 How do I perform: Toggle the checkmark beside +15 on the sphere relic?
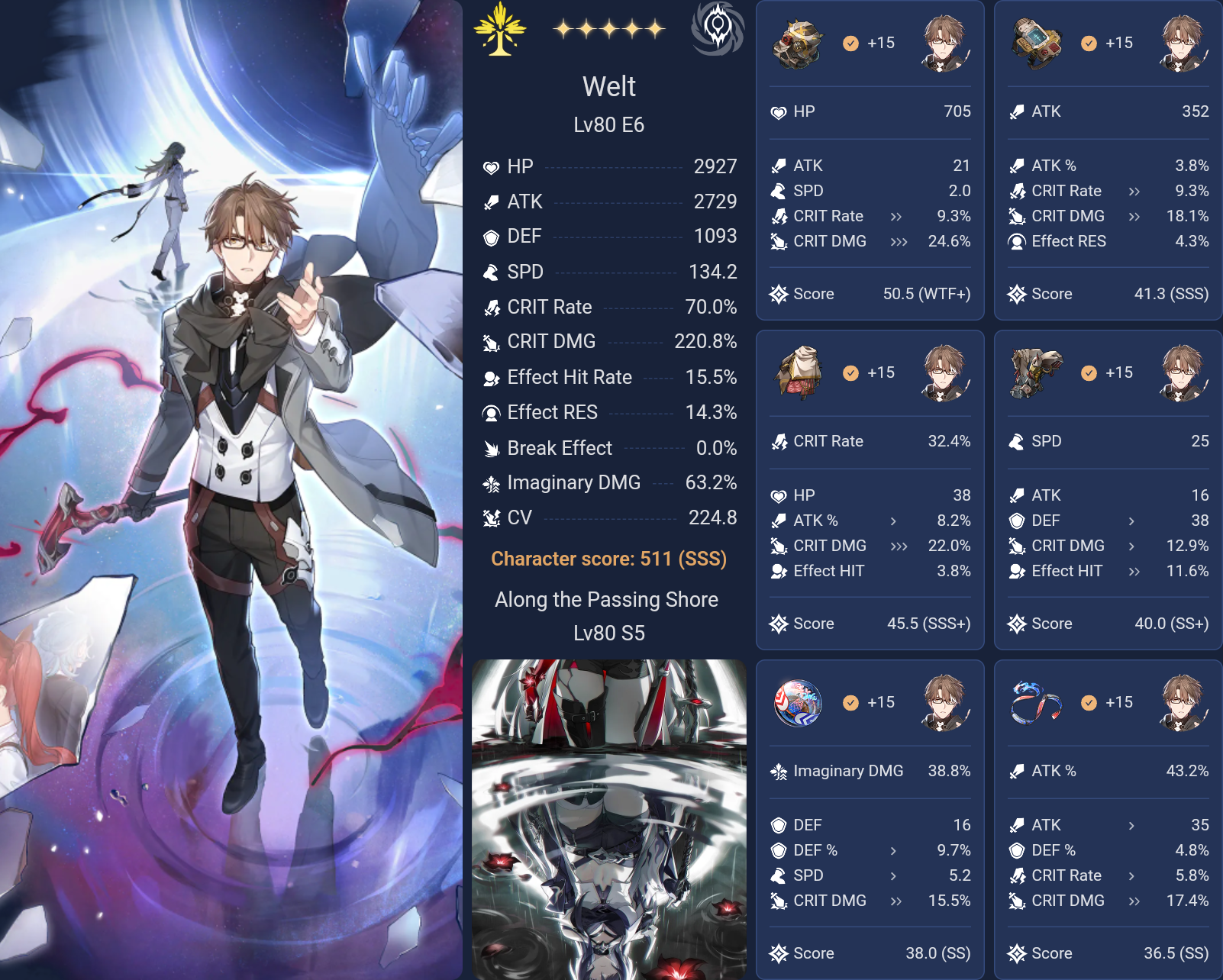click(849, 703)
